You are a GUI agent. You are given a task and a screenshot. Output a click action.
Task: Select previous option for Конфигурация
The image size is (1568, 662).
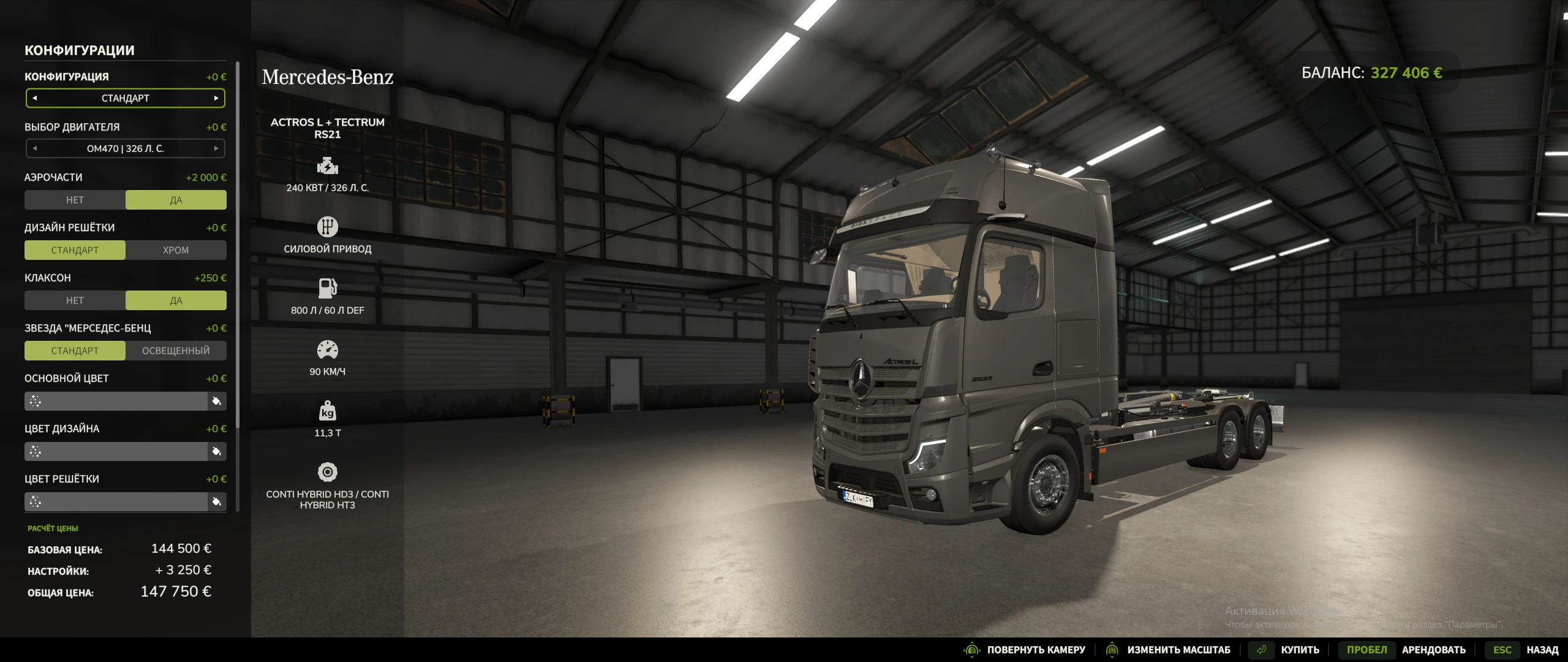(35, 98)
